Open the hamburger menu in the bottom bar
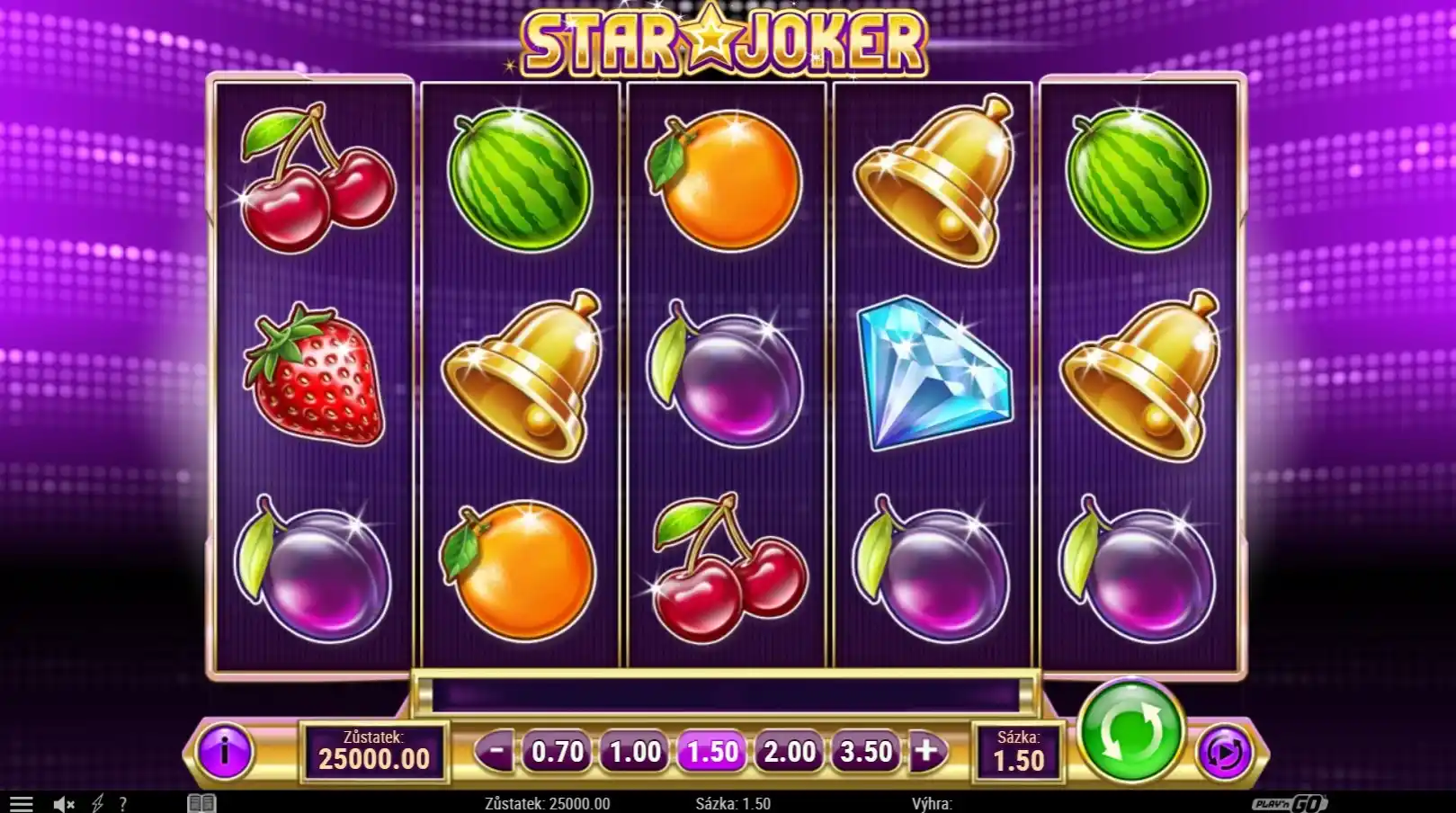Screen dimensions: 1456x813 pyautogui.click(x=21, y=803)
